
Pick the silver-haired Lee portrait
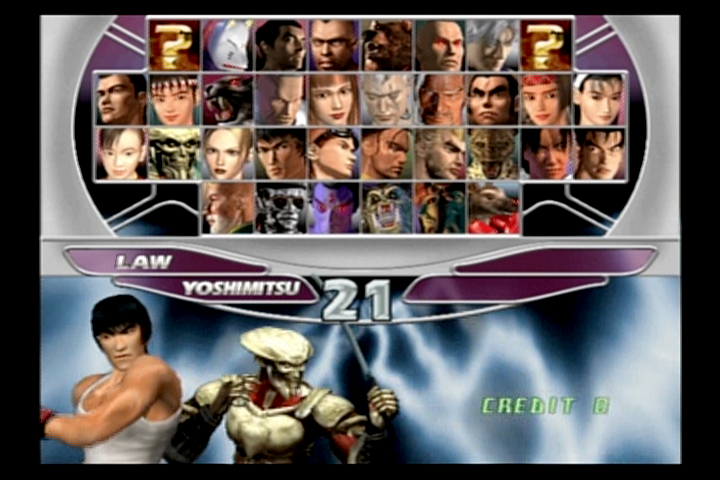click(494, 46)
